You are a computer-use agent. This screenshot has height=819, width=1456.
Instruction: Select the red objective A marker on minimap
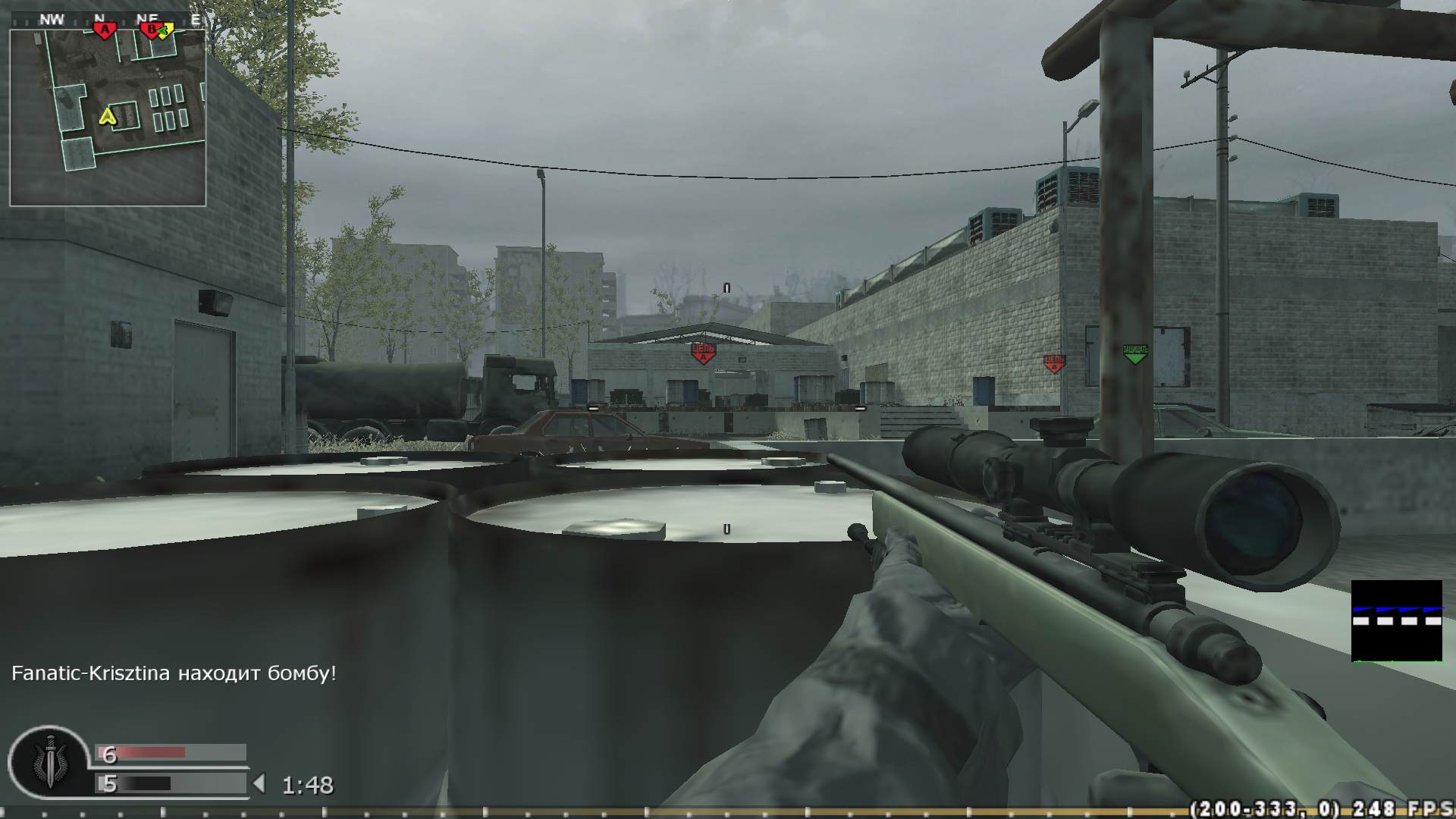tap(105, 27)
